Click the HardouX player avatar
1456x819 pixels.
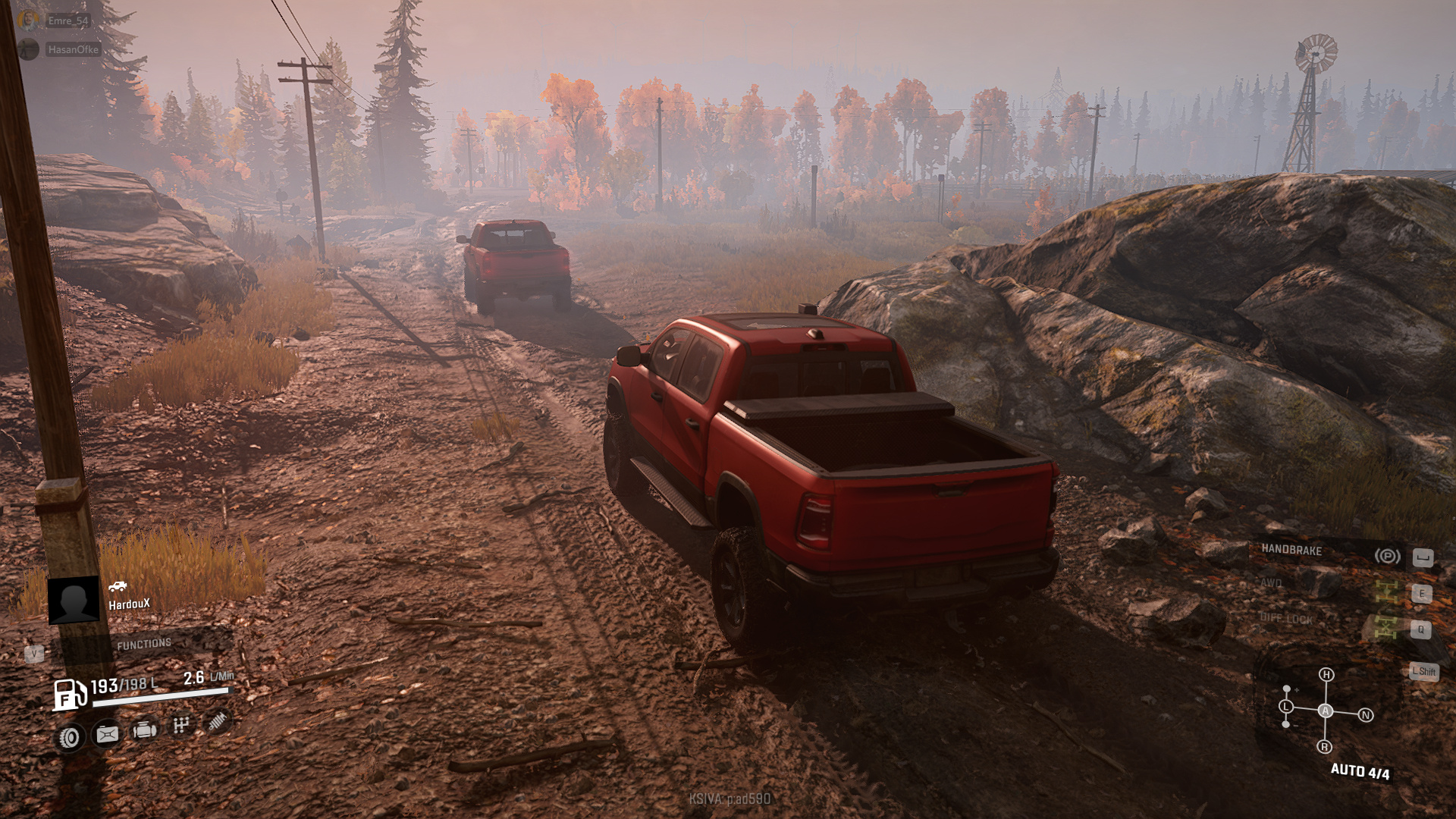[74, 600]
